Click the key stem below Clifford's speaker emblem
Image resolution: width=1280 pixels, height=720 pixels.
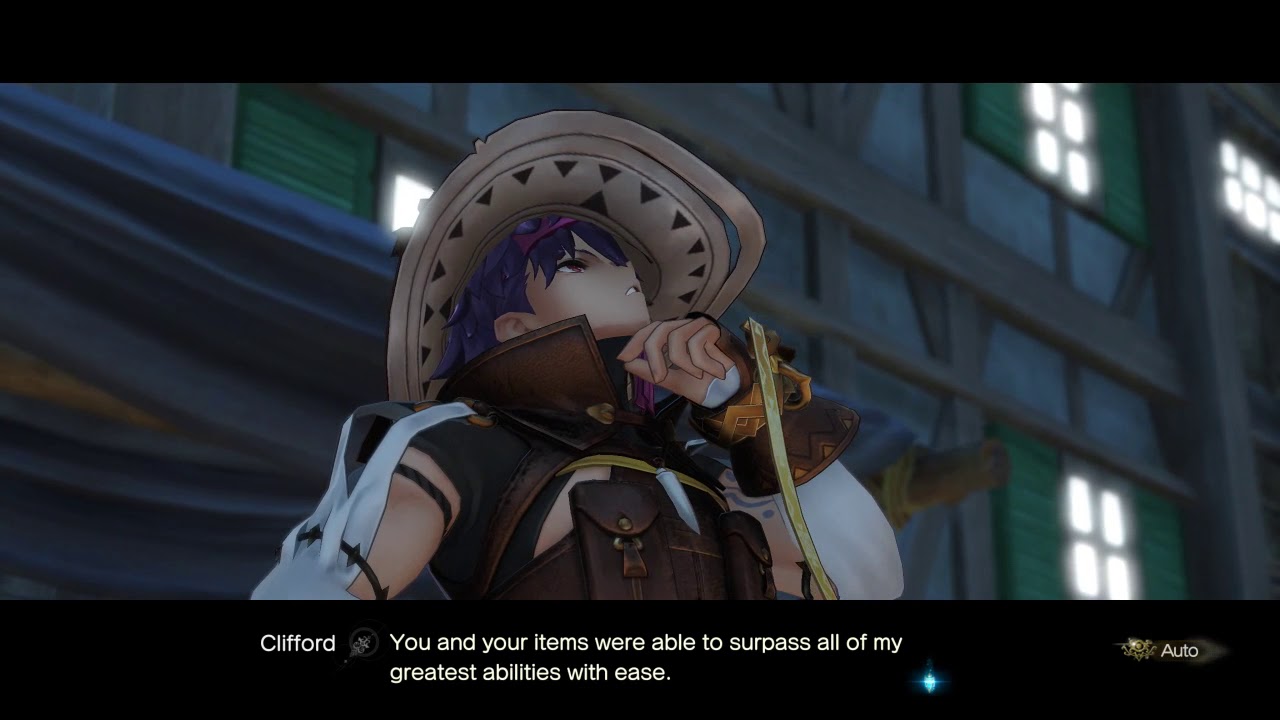pyautogui.click(x=350, y=663)
